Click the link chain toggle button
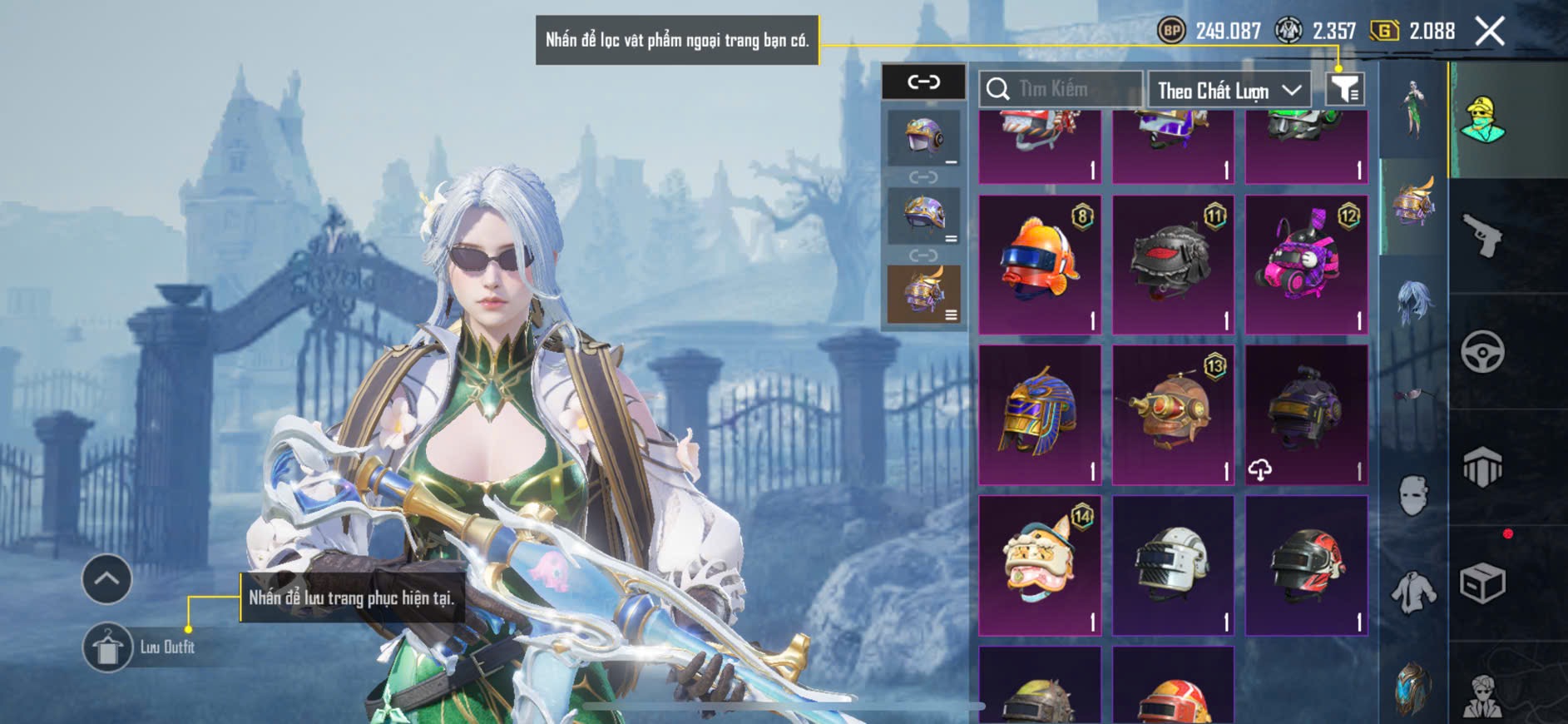The width and height of the screenshot is (1568, 724). 923,82
